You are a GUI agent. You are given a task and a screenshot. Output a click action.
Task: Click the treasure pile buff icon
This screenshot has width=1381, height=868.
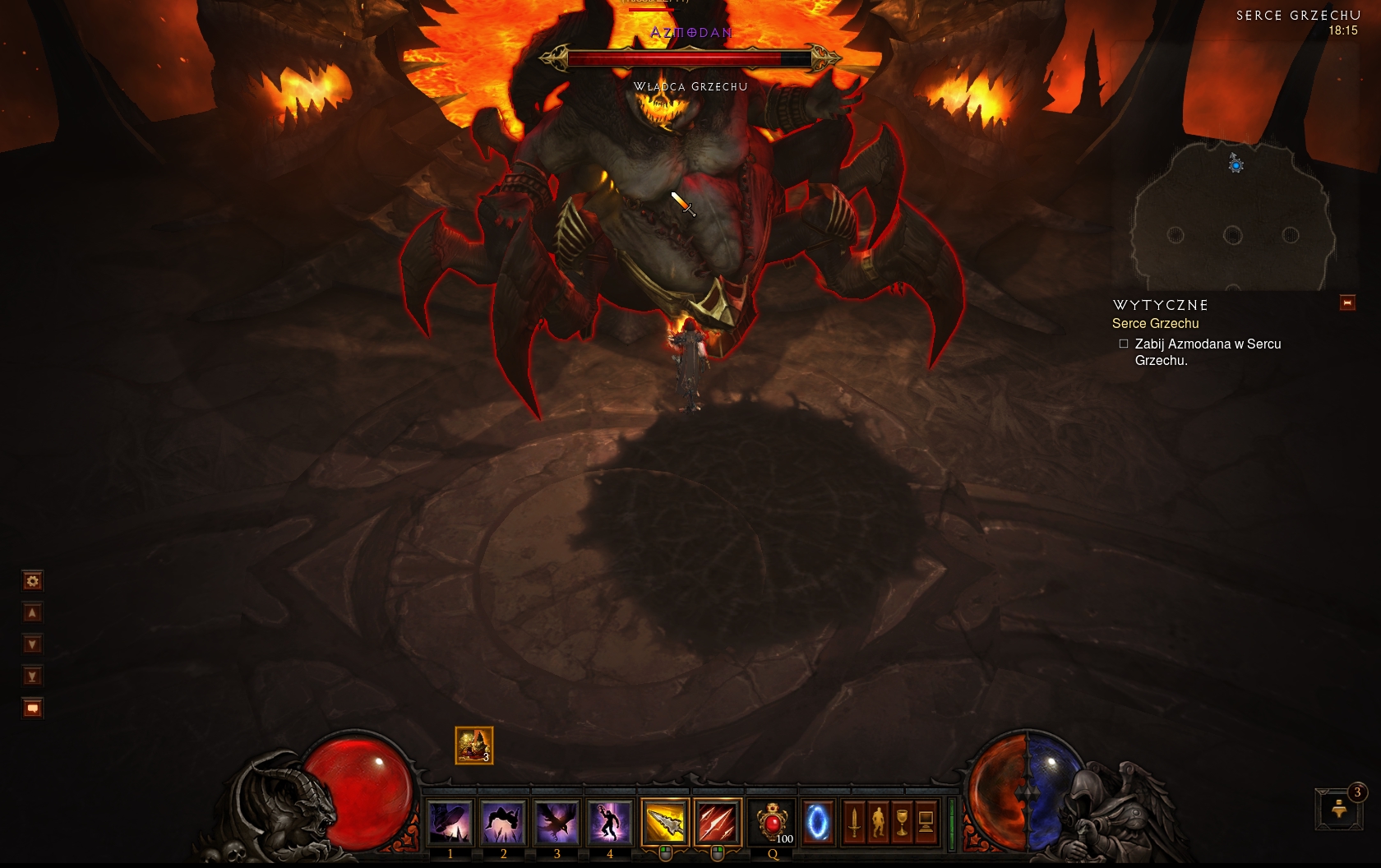coord(474,746)
